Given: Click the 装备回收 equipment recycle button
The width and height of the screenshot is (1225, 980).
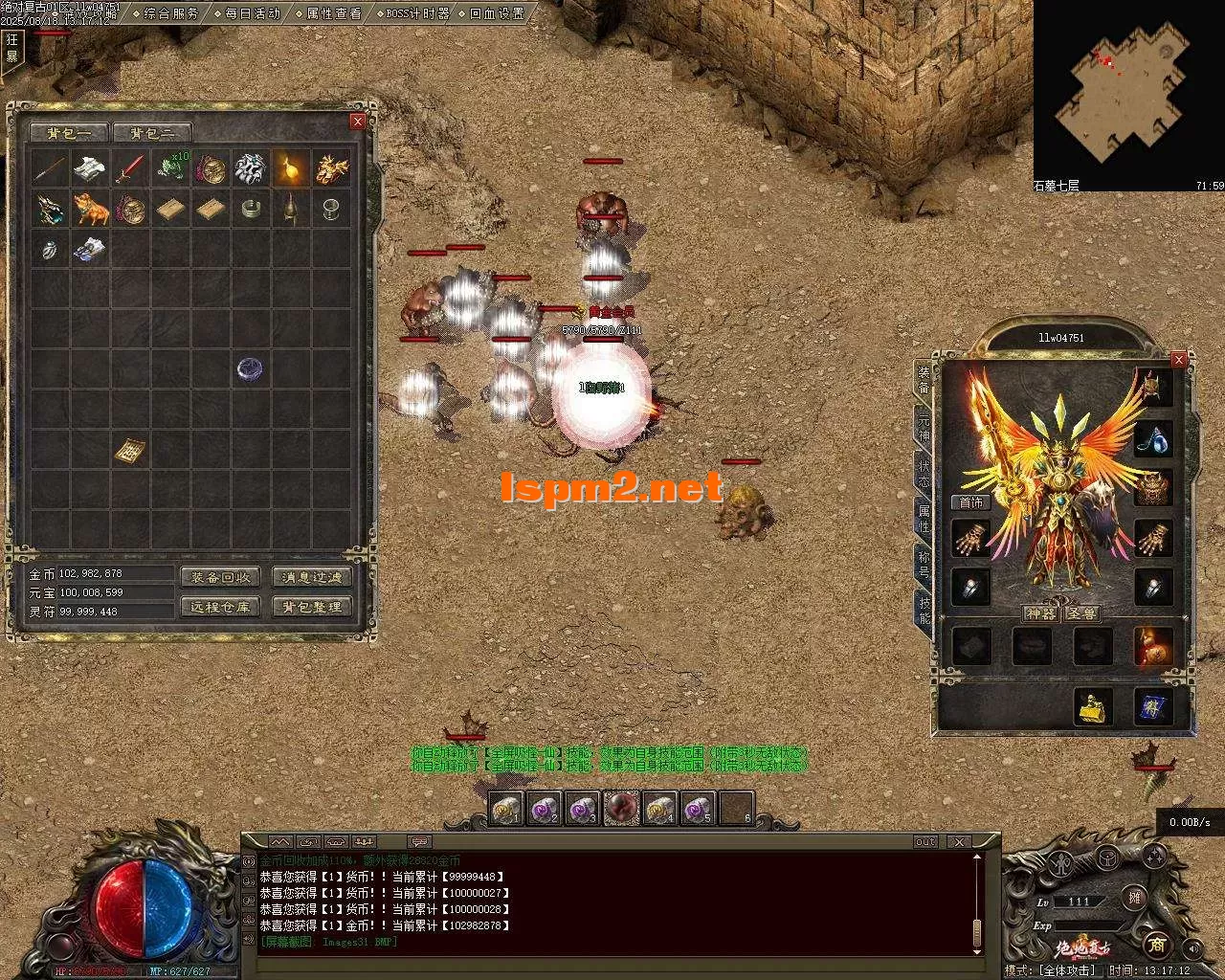Looking at the screenshot, I should (220, 577).
